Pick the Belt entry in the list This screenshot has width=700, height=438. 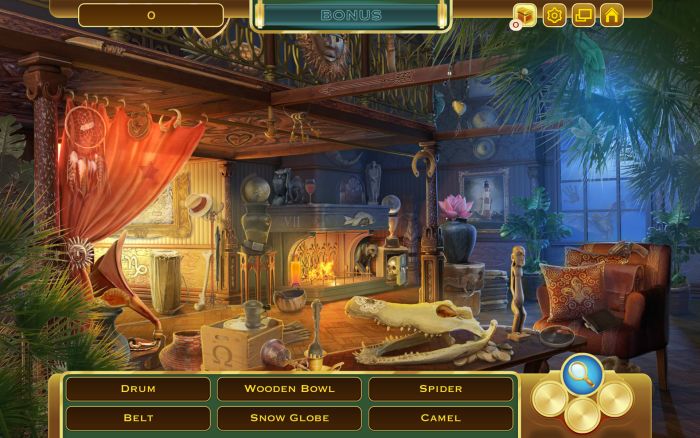pyautogui.click(x=138, y=418)
